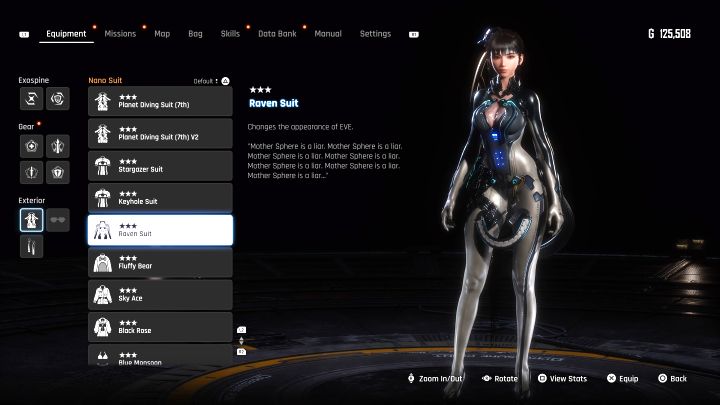This screenshot has width=720, height=405.
Task: Select the highlighted Raven Suit row
Action: [x=160, y=230]
